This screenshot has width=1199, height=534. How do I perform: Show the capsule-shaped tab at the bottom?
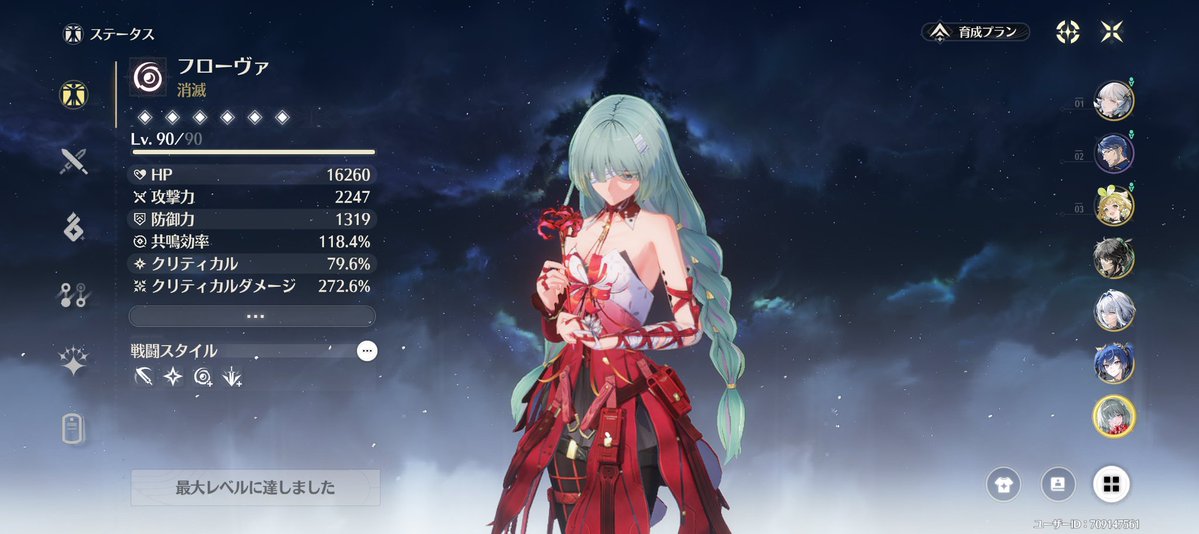(x=73, y=428)
